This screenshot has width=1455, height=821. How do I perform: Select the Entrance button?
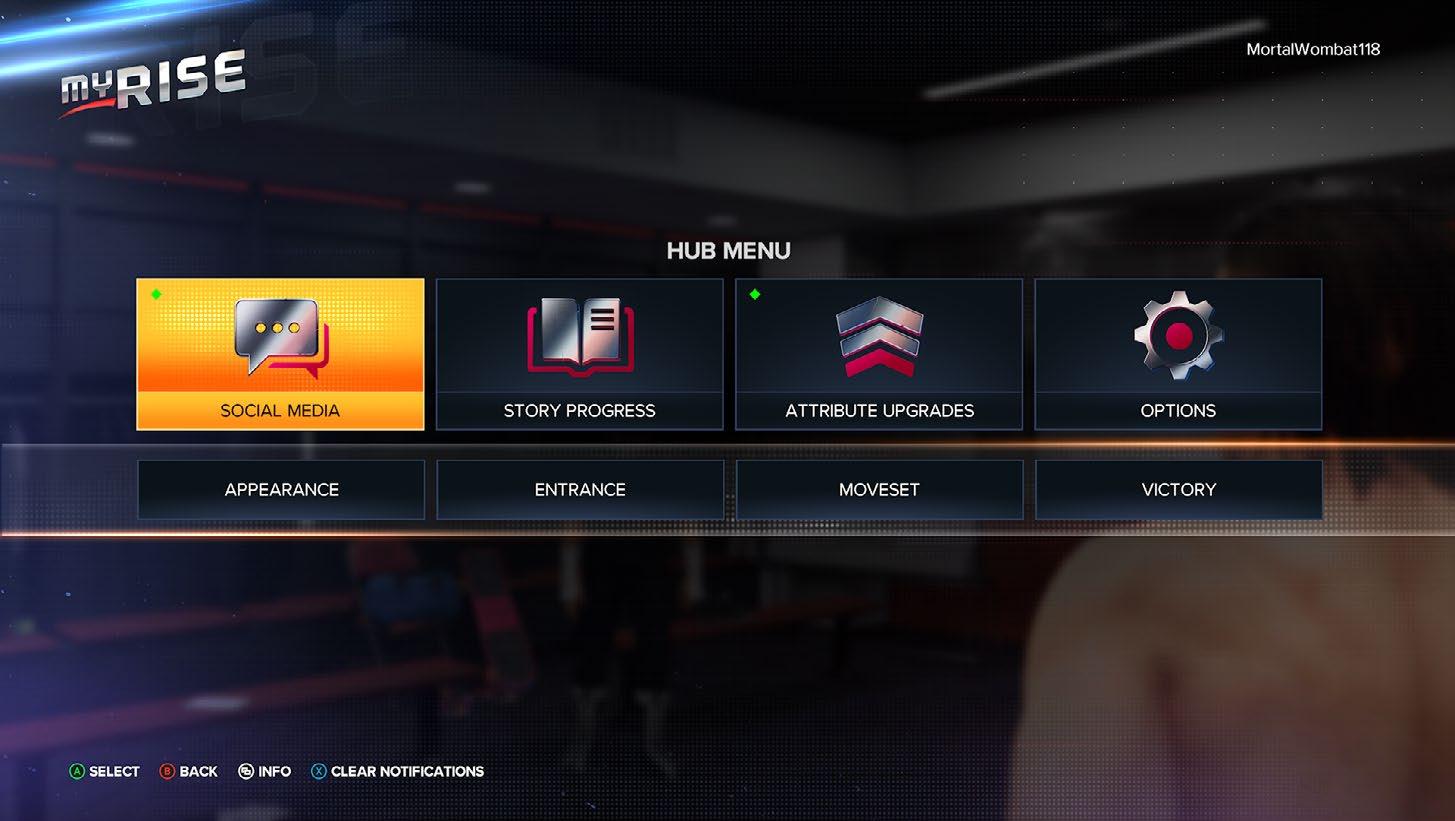click(580, 490)
